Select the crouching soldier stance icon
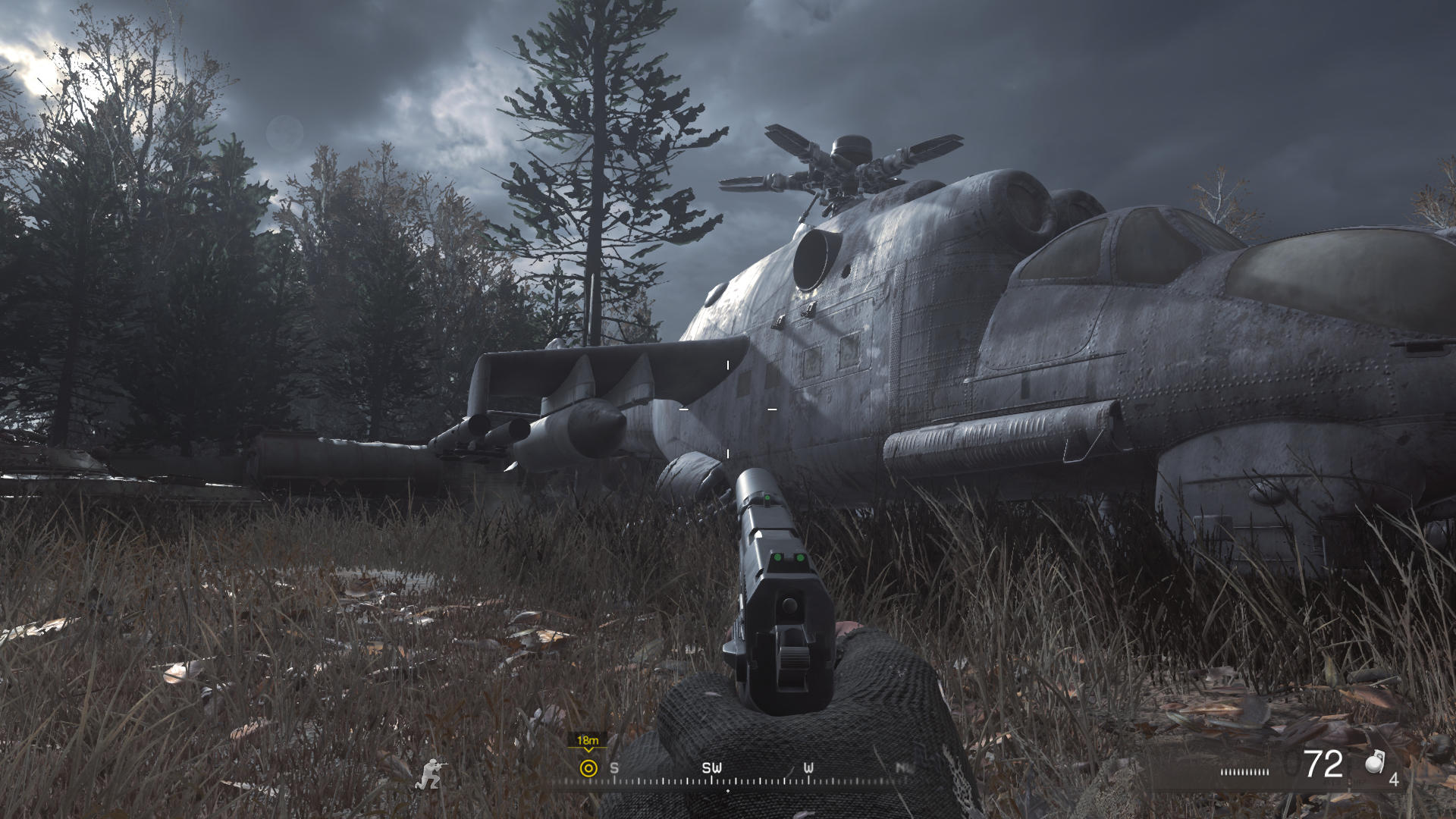Screen dimensions: 1456x819 point(431,773)
